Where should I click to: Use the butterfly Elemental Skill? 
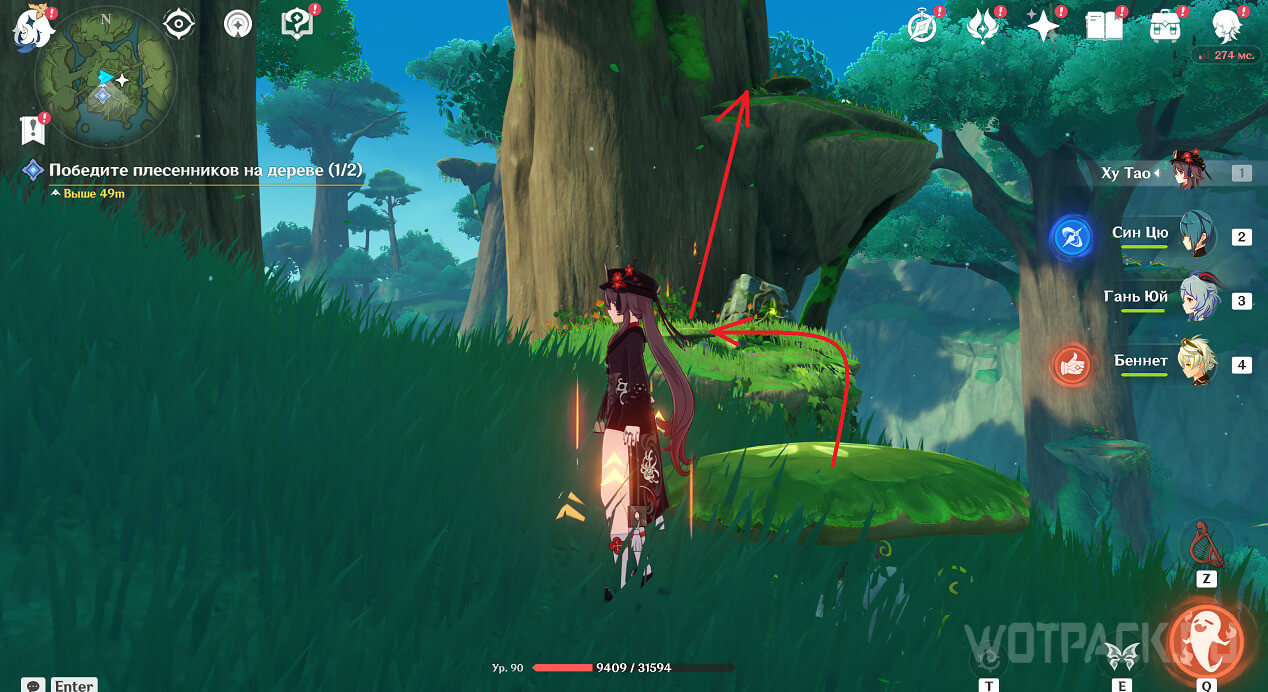tap(1121, 655)
